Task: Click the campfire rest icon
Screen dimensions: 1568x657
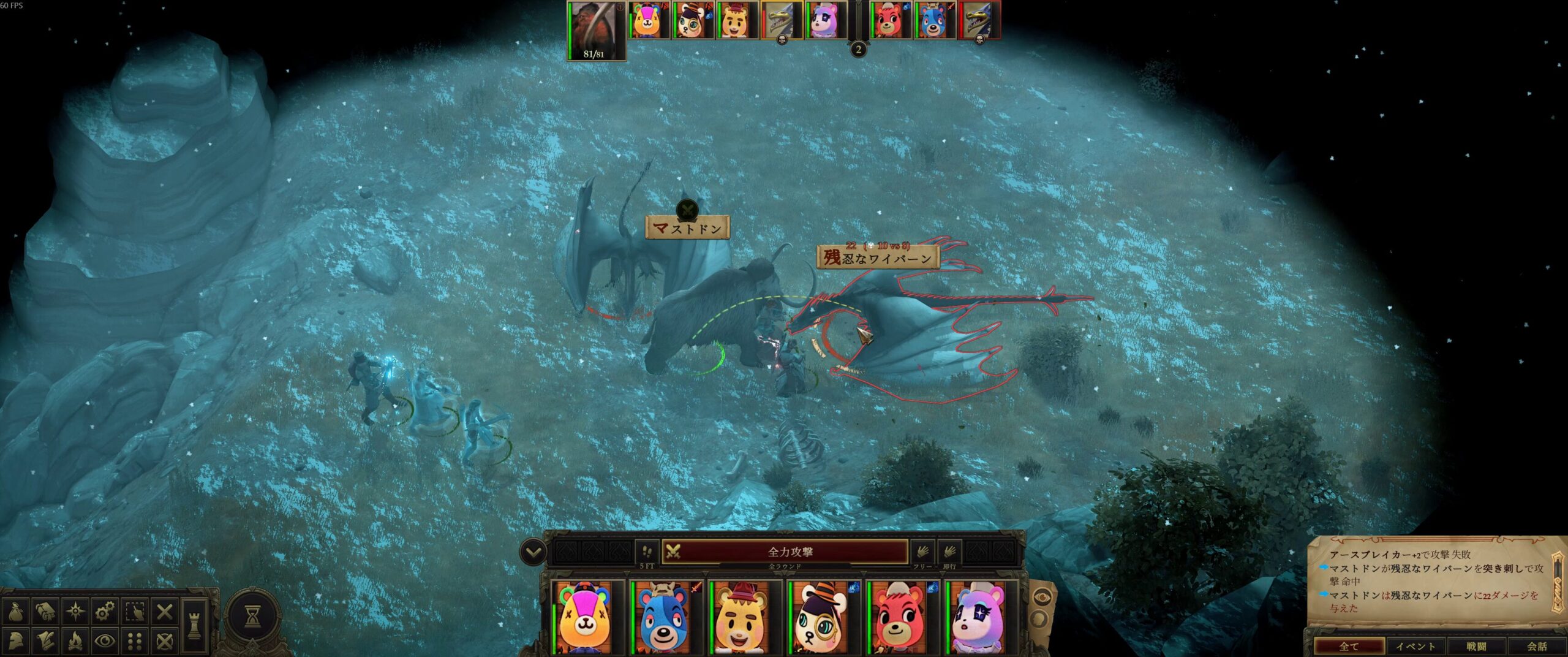Action: [75, 641]
